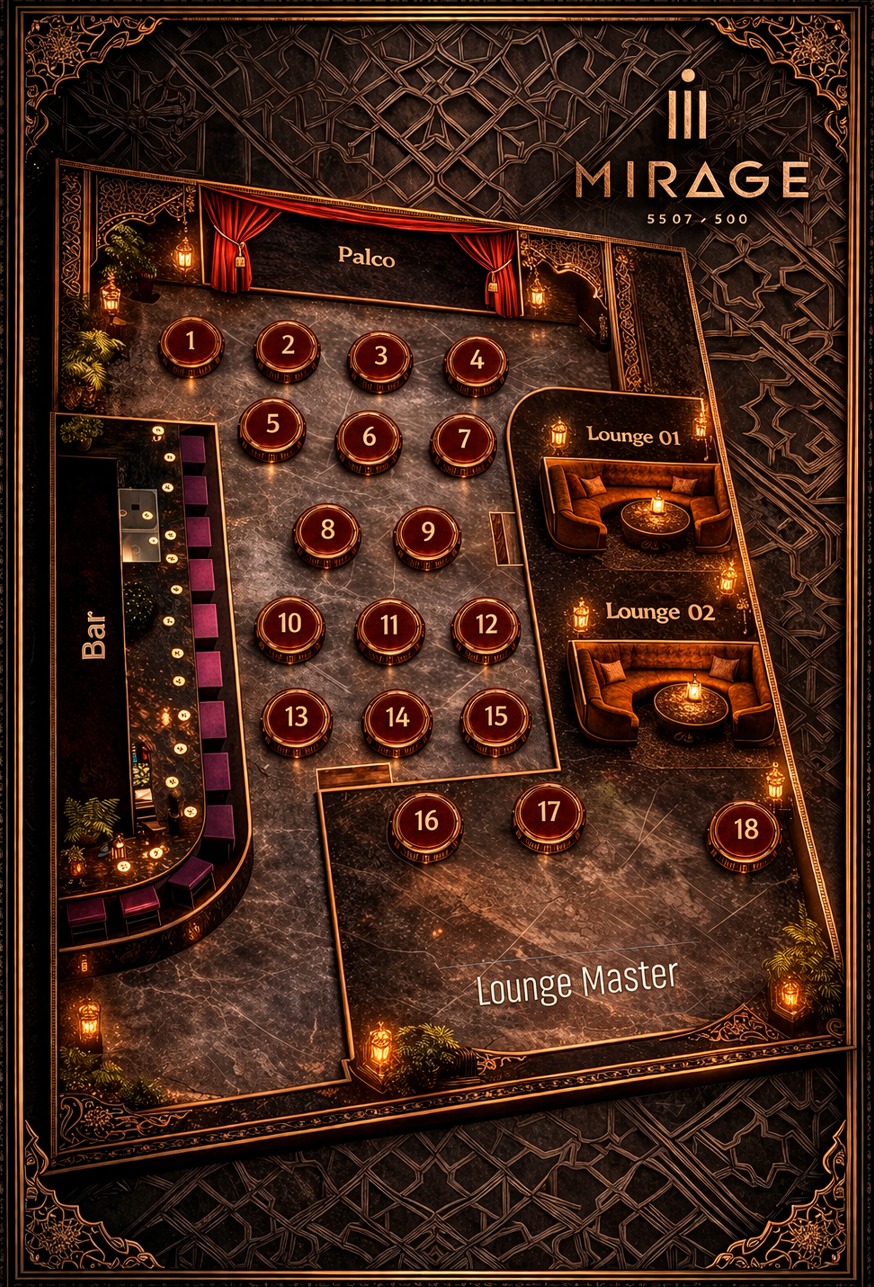Choose table 2 near the stage
The height and width of the screenshot is (1287, 874).
(x=287, y=348)
